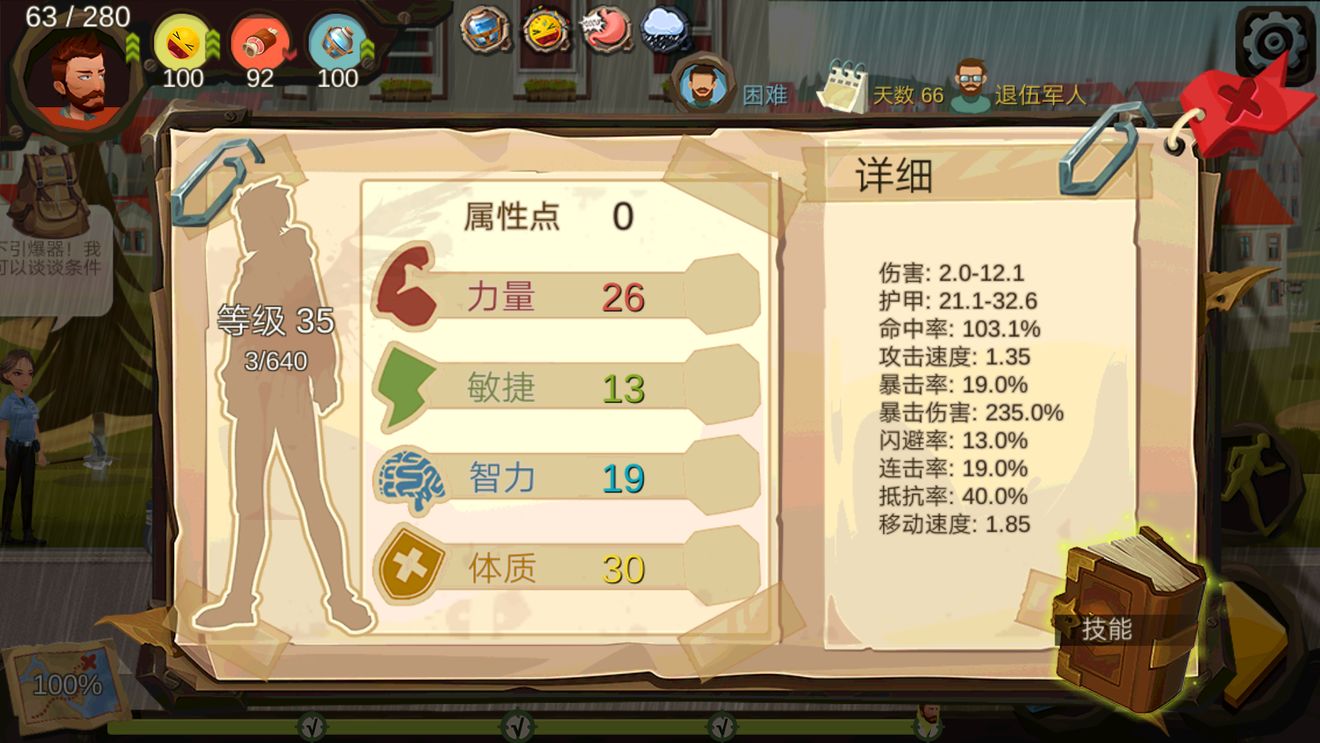1320x743 pixels.
Task: Tap the 退伍军人 veteran class icon
Action: pos(970,86)
